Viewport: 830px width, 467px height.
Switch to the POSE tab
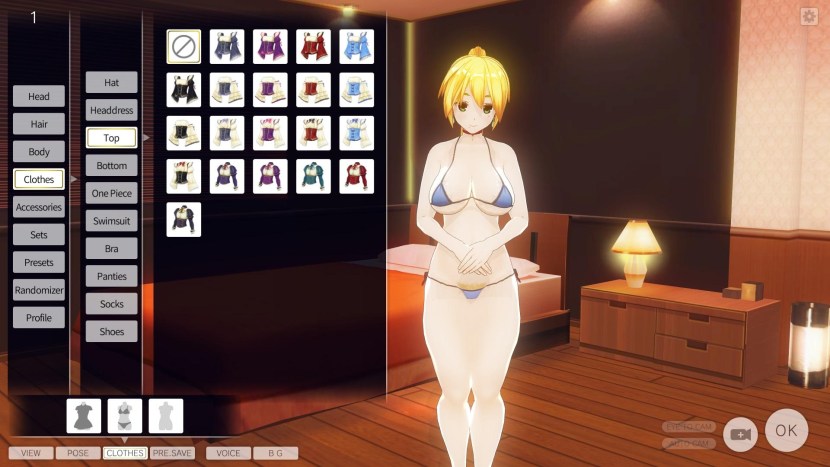point(78,453)
